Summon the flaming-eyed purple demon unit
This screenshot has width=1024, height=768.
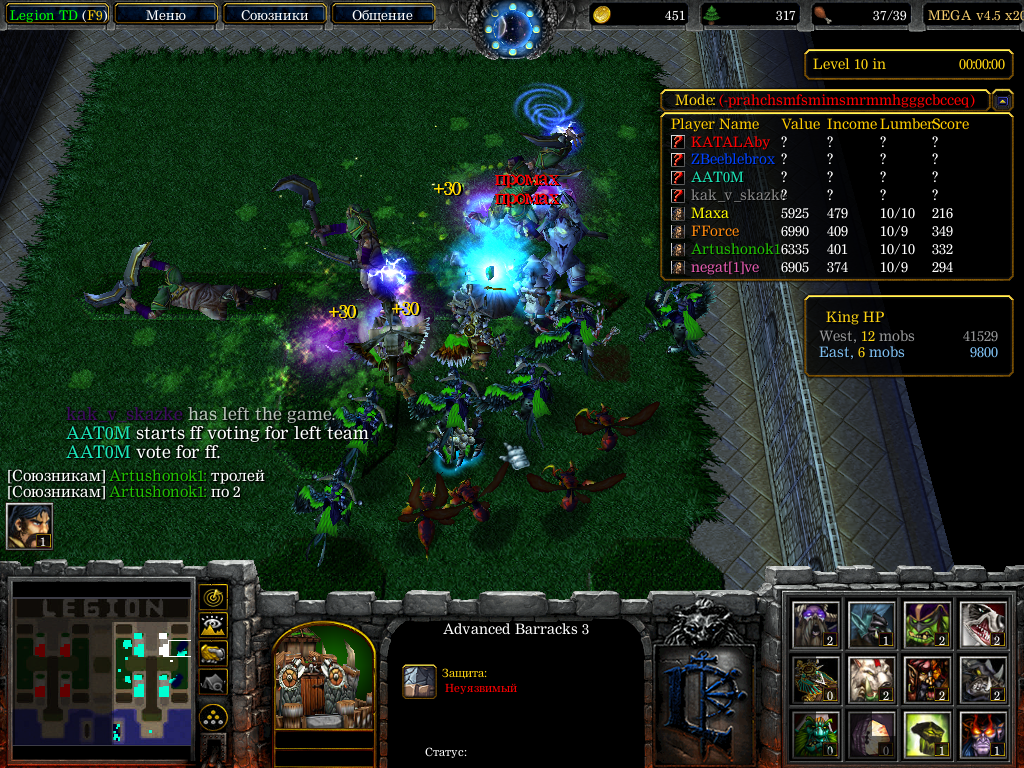point(984,735)
